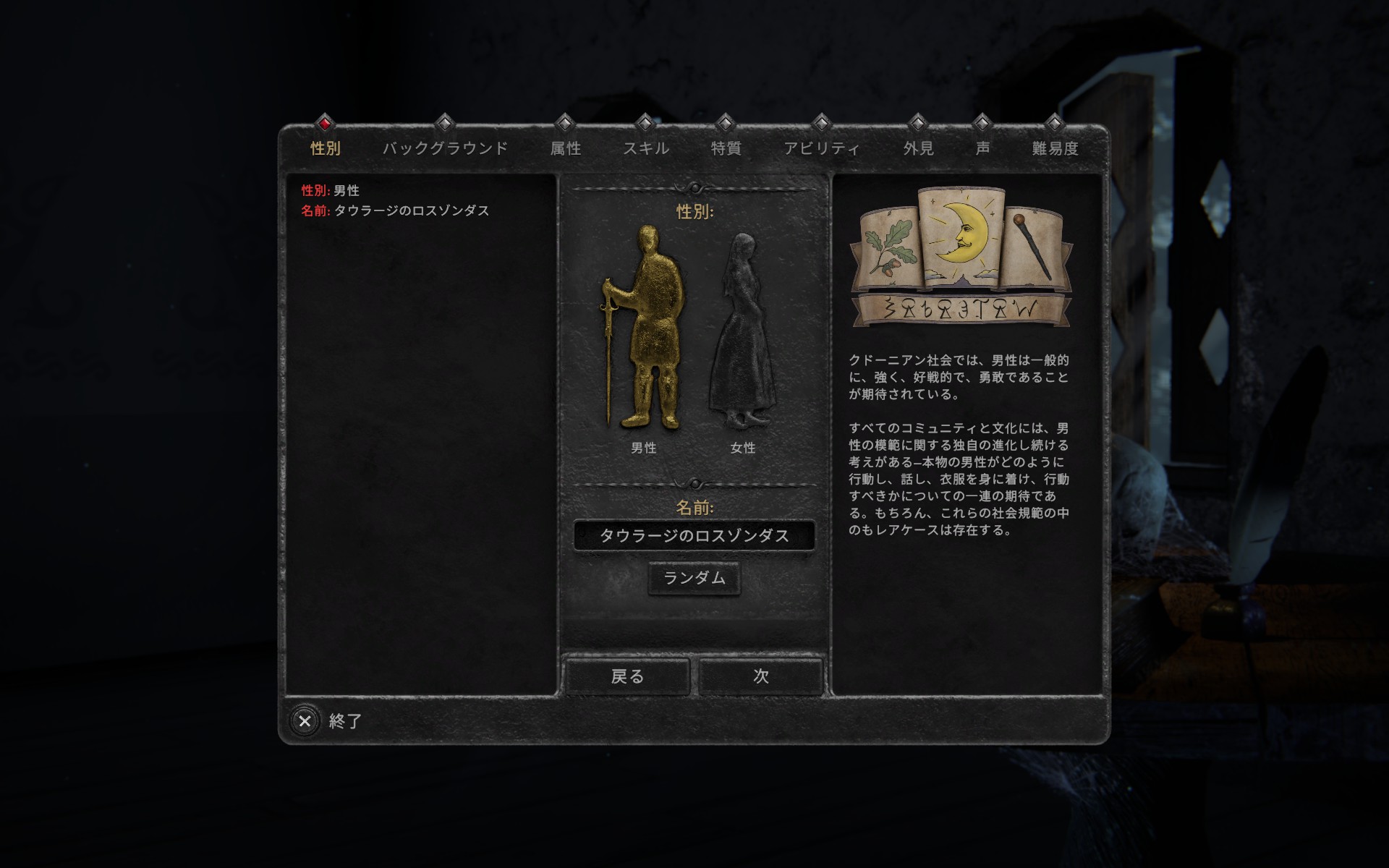Go back with the 戻る button
The image size is (1389, 868).
[626, 676]
